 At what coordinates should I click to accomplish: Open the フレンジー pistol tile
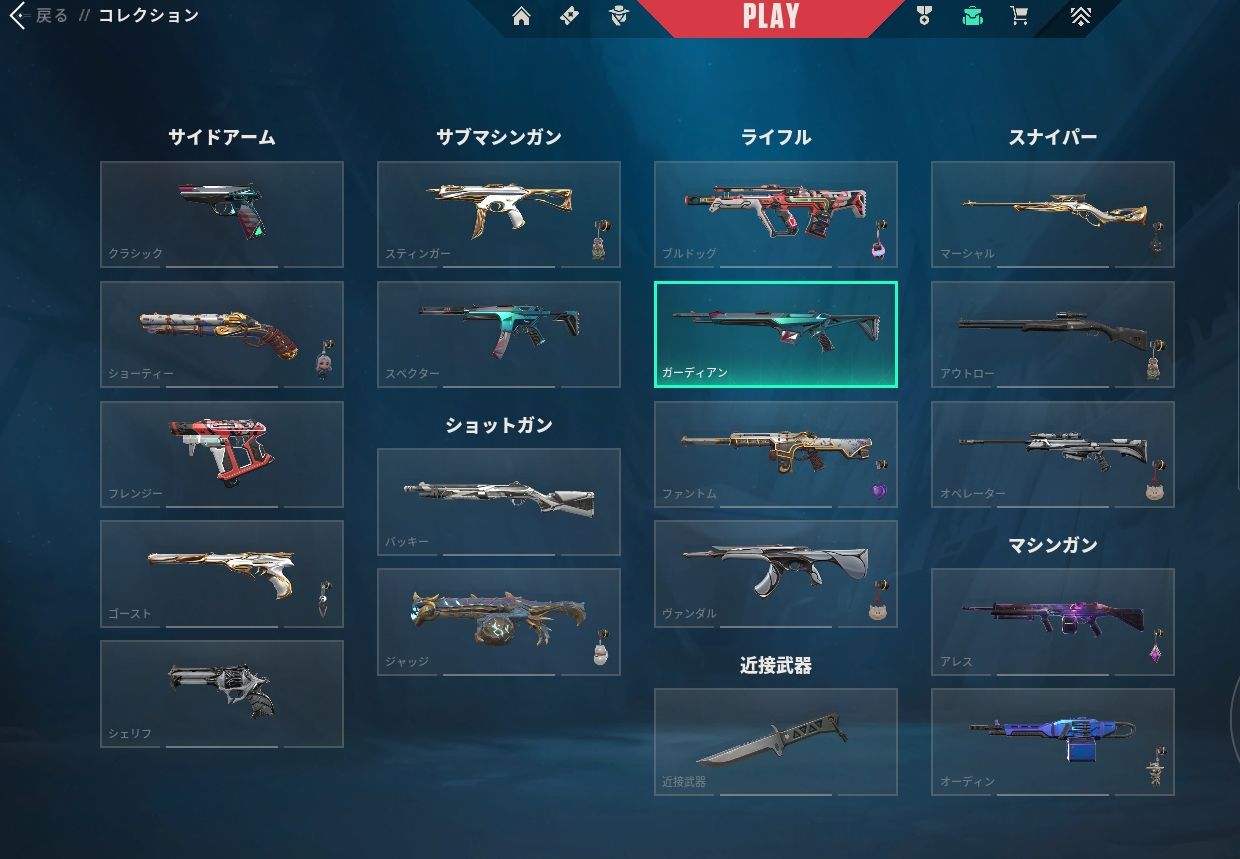coord(221,454)
